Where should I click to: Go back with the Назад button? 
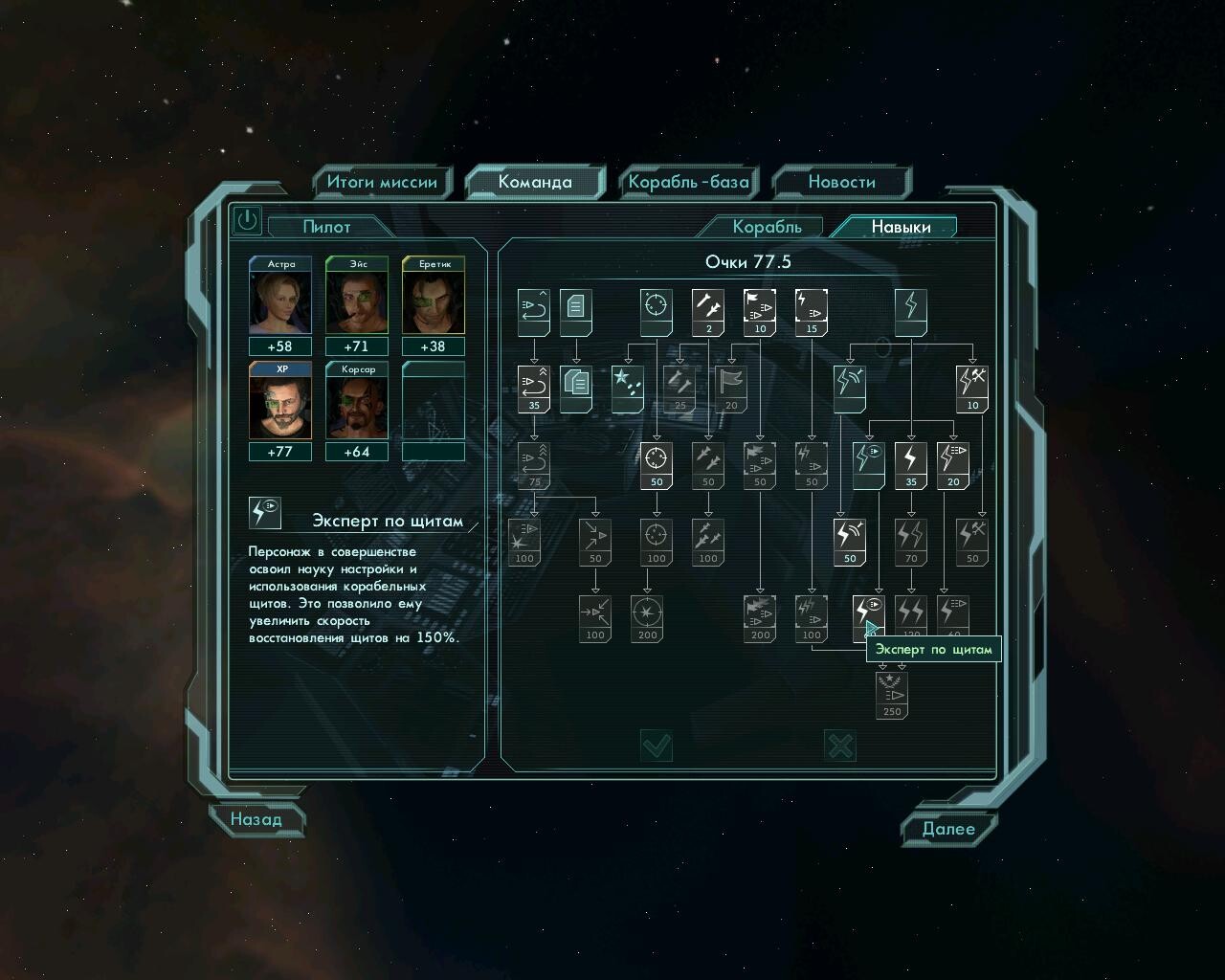point(256,819)
